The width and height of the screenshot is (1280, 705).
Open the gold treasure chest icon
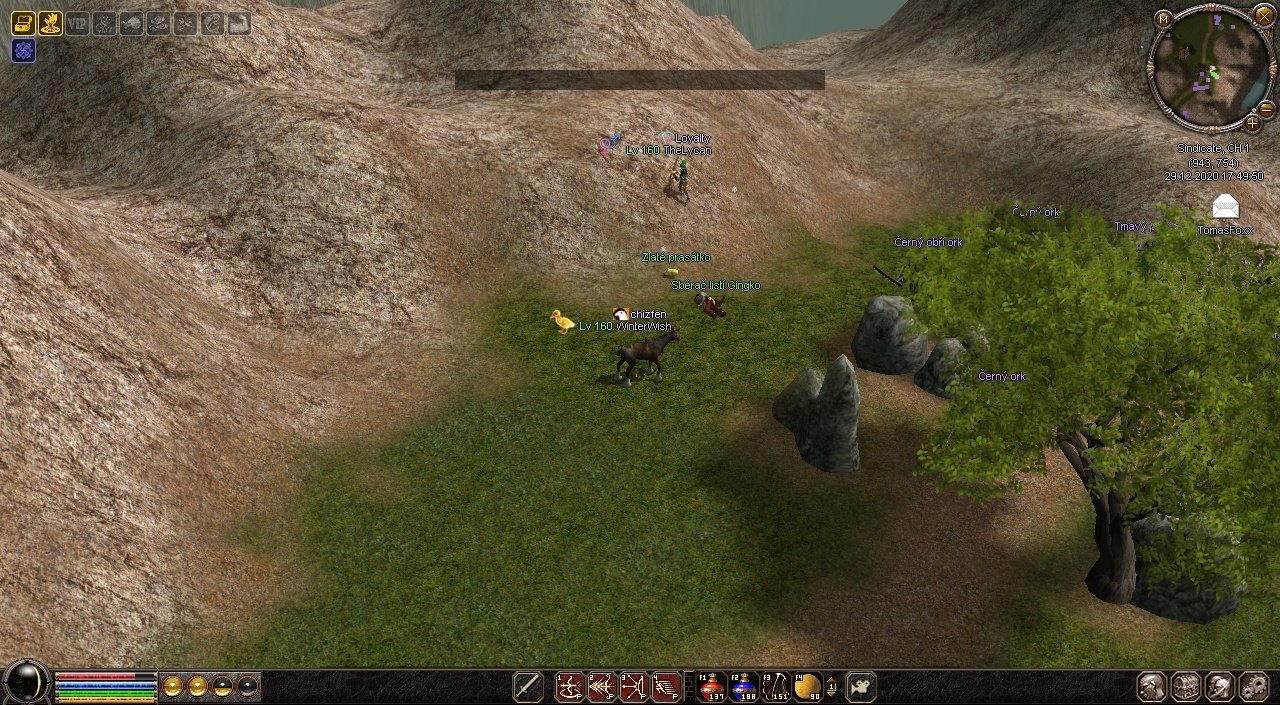coord(22,23)
